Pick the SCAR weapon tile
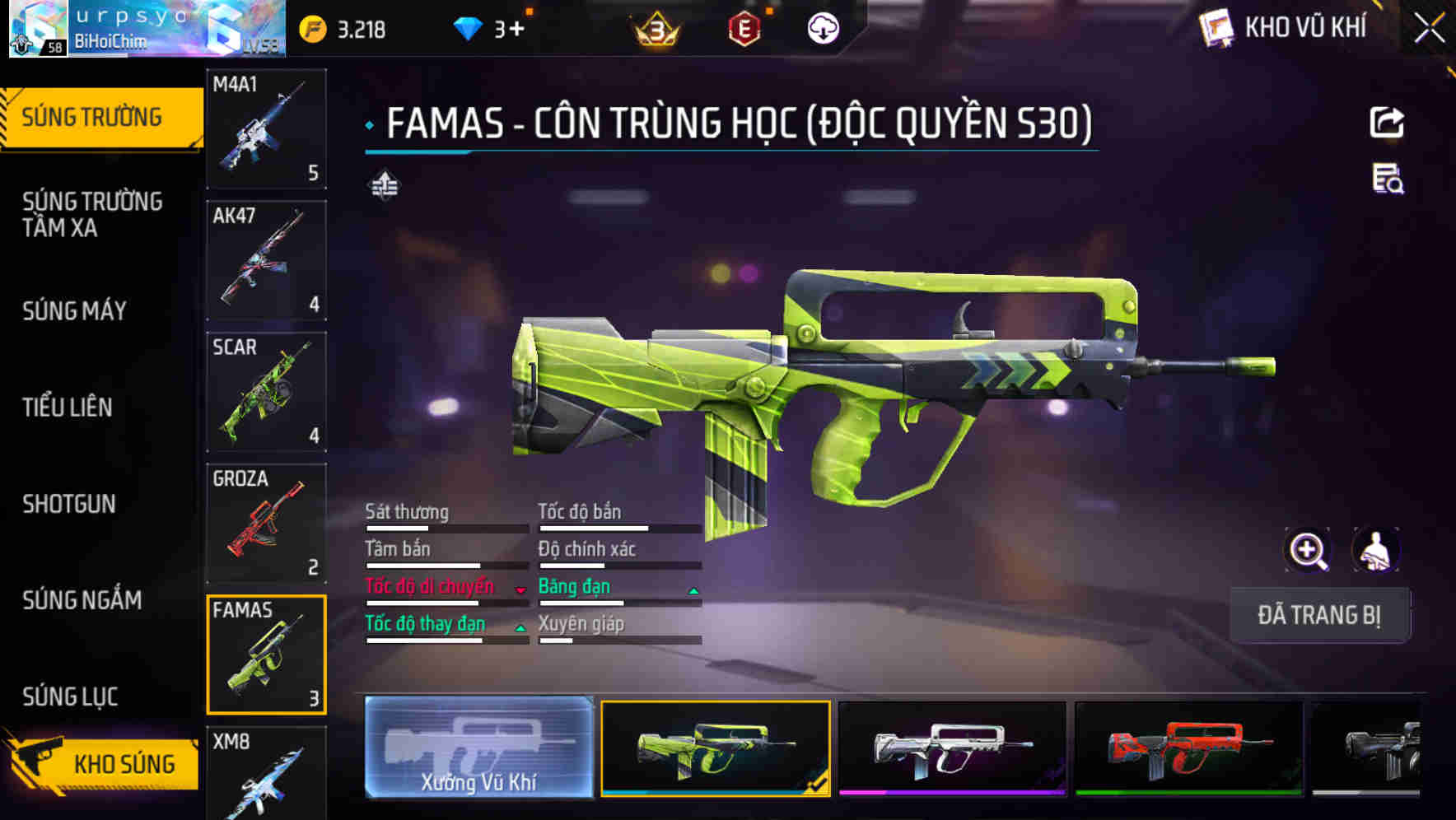 click(x=266, y=392)
